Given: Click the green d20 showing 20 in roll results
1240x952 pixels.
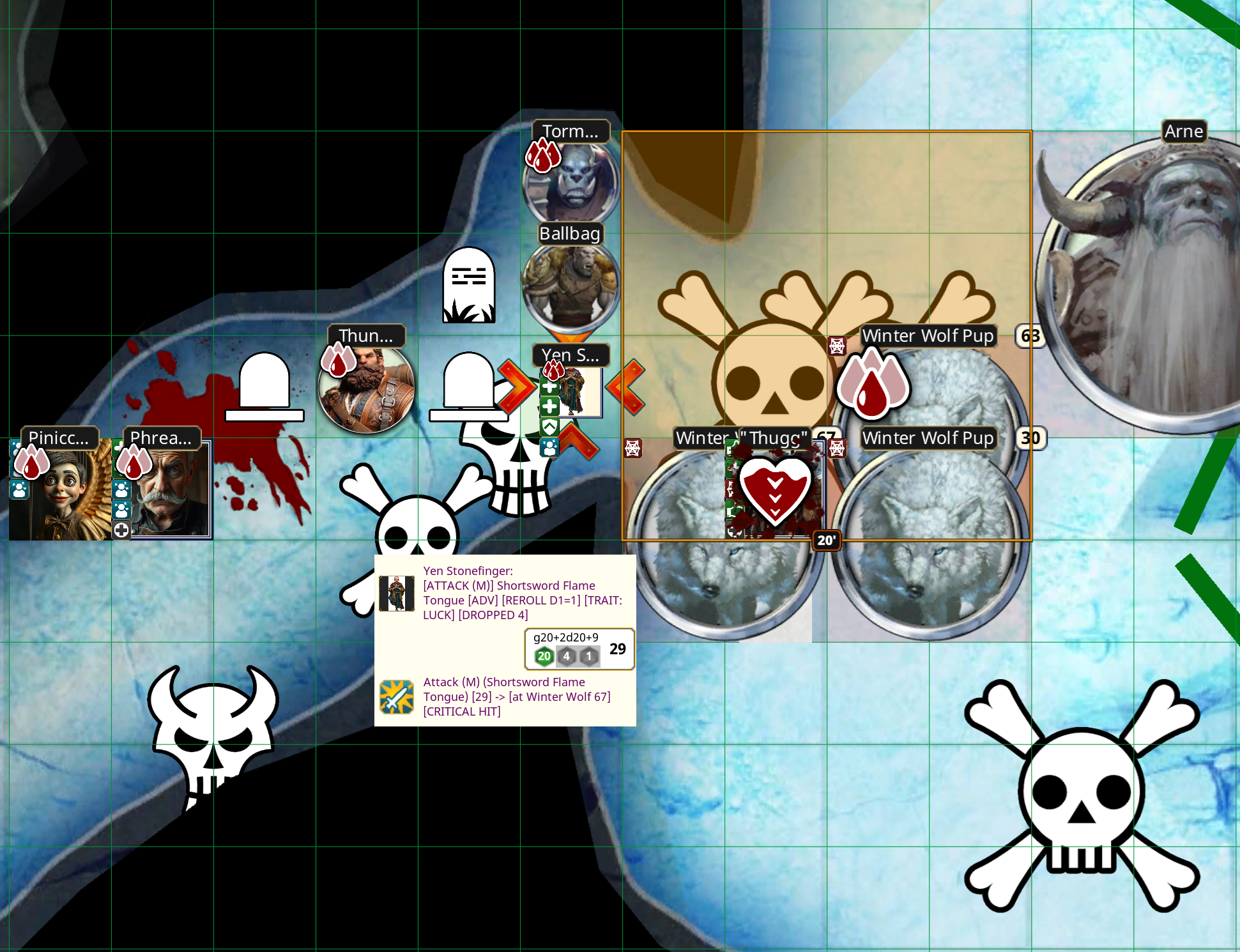Looking at the screenshot, I should [544, 656].
